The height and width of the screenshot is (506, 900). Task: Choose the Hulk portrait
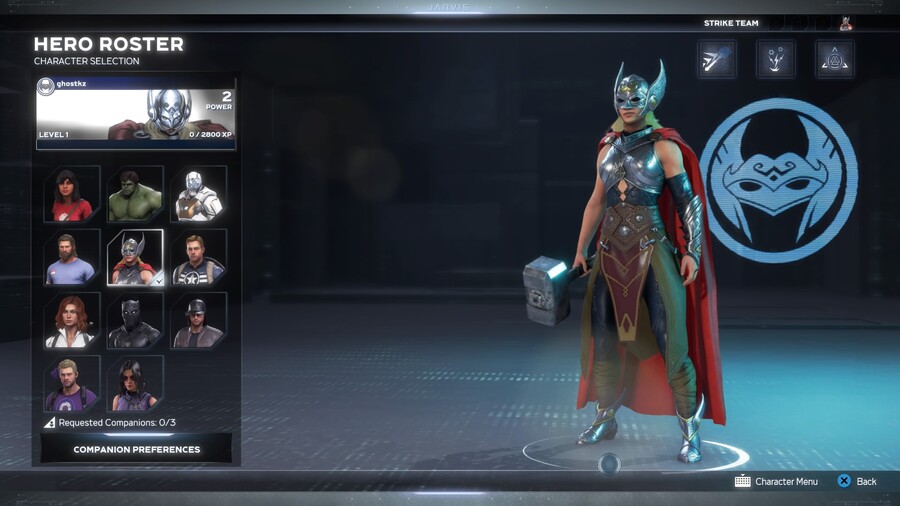pyautogui.click(x=135, y=194)
